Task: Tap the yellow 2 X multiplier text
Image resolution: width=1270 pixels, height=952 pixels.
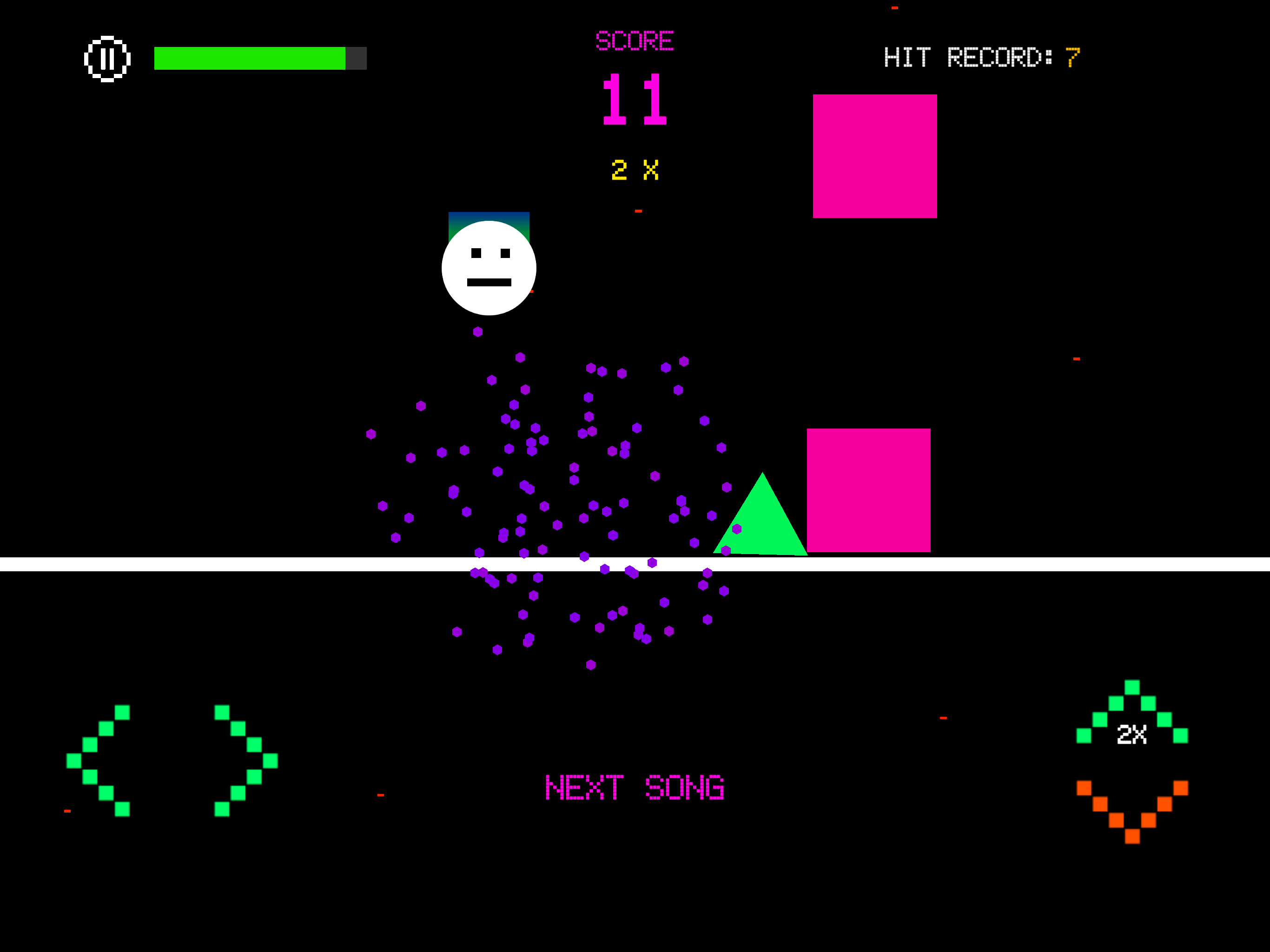Action: point(634,169)
